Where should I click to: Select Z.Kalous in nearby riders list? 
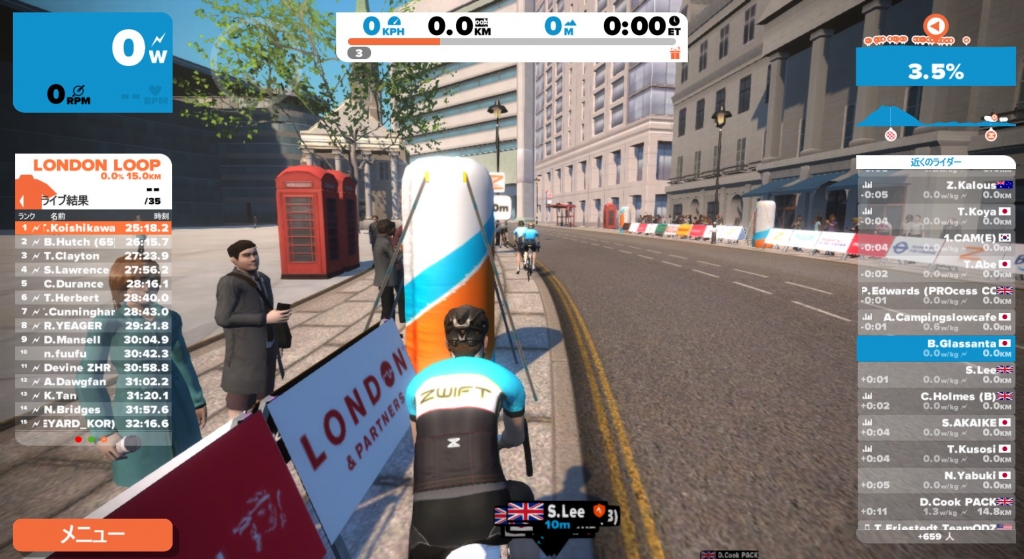click(x=935, y=190)
